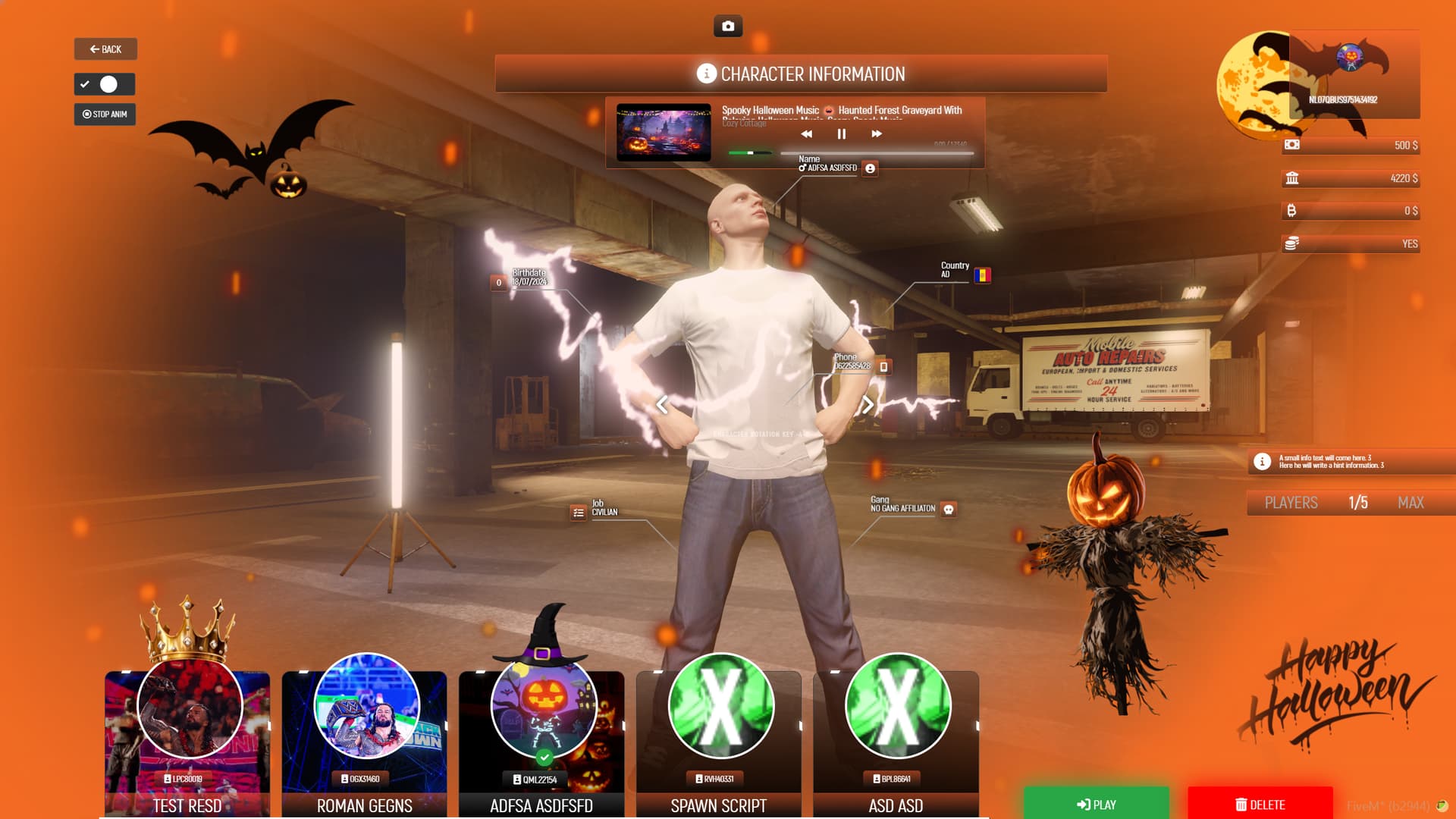1456x819 pixels.
Task: Seek within the music progress bar
Action: [877, 154]
